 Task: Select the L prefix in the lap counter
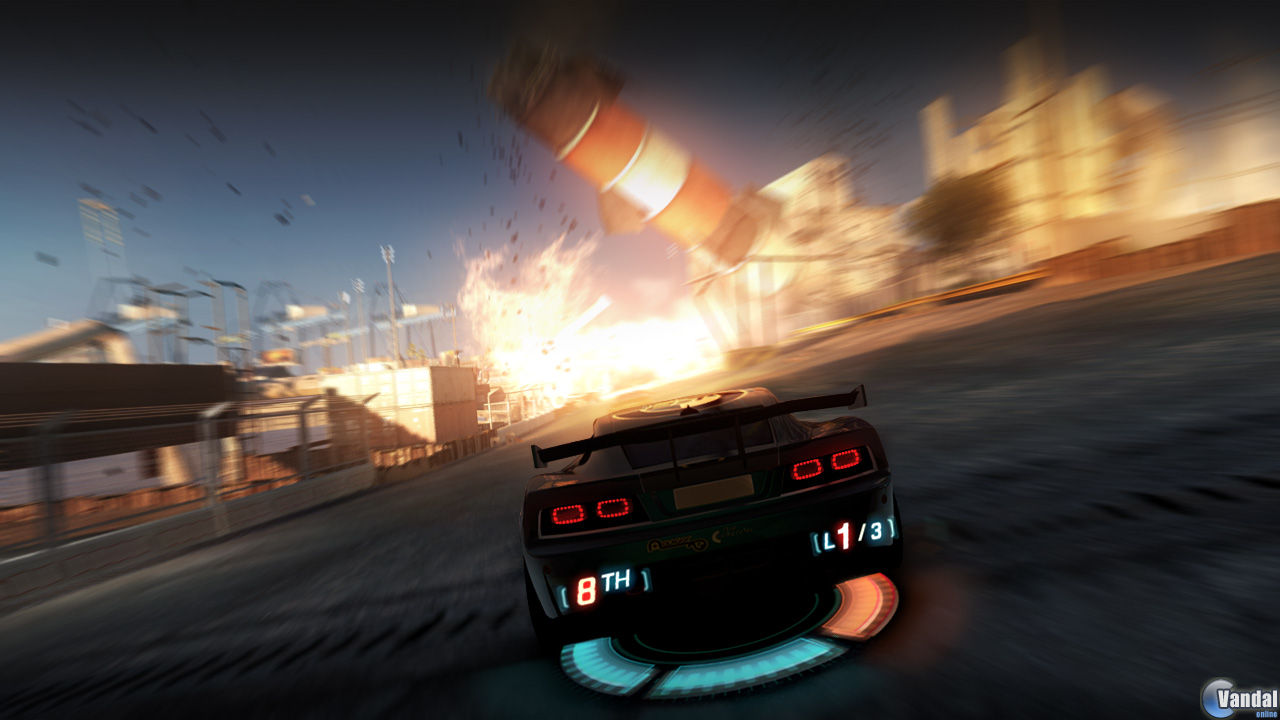coord(827,540)
